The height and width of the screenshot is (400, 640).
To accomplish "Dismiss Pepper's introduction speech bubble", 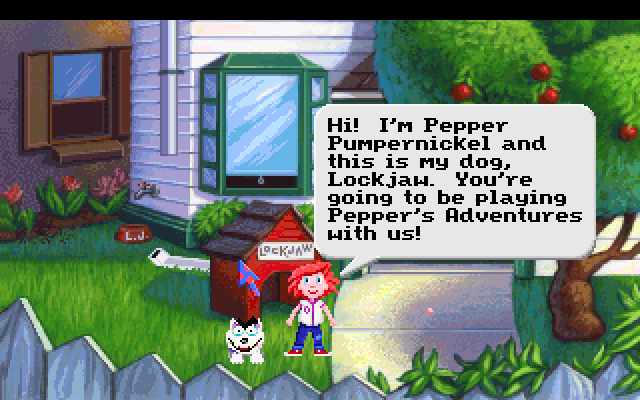I will [x=454, y=181].
